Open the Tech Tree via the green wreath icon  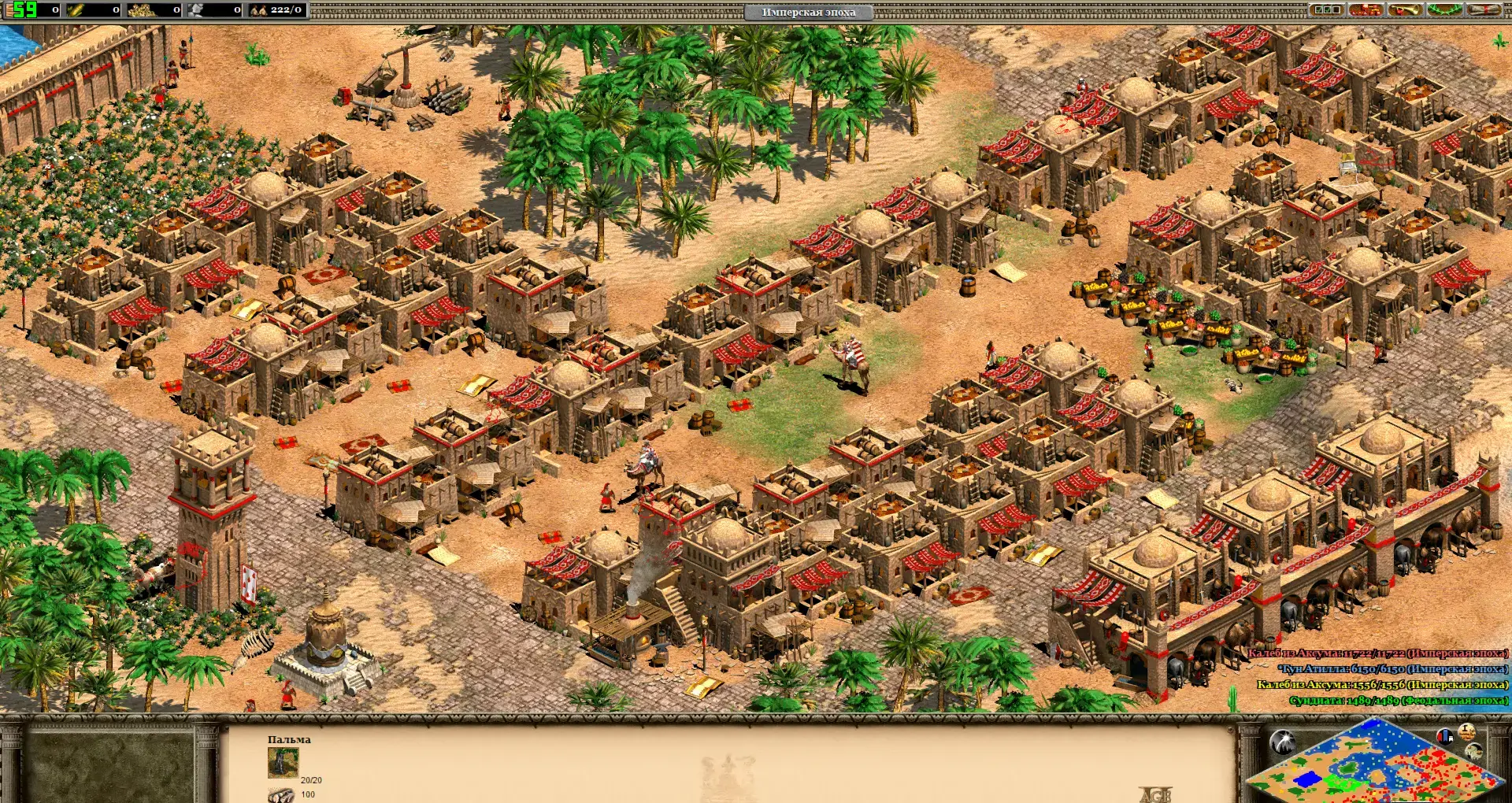pyautogui.click(x=1444, y=10)
